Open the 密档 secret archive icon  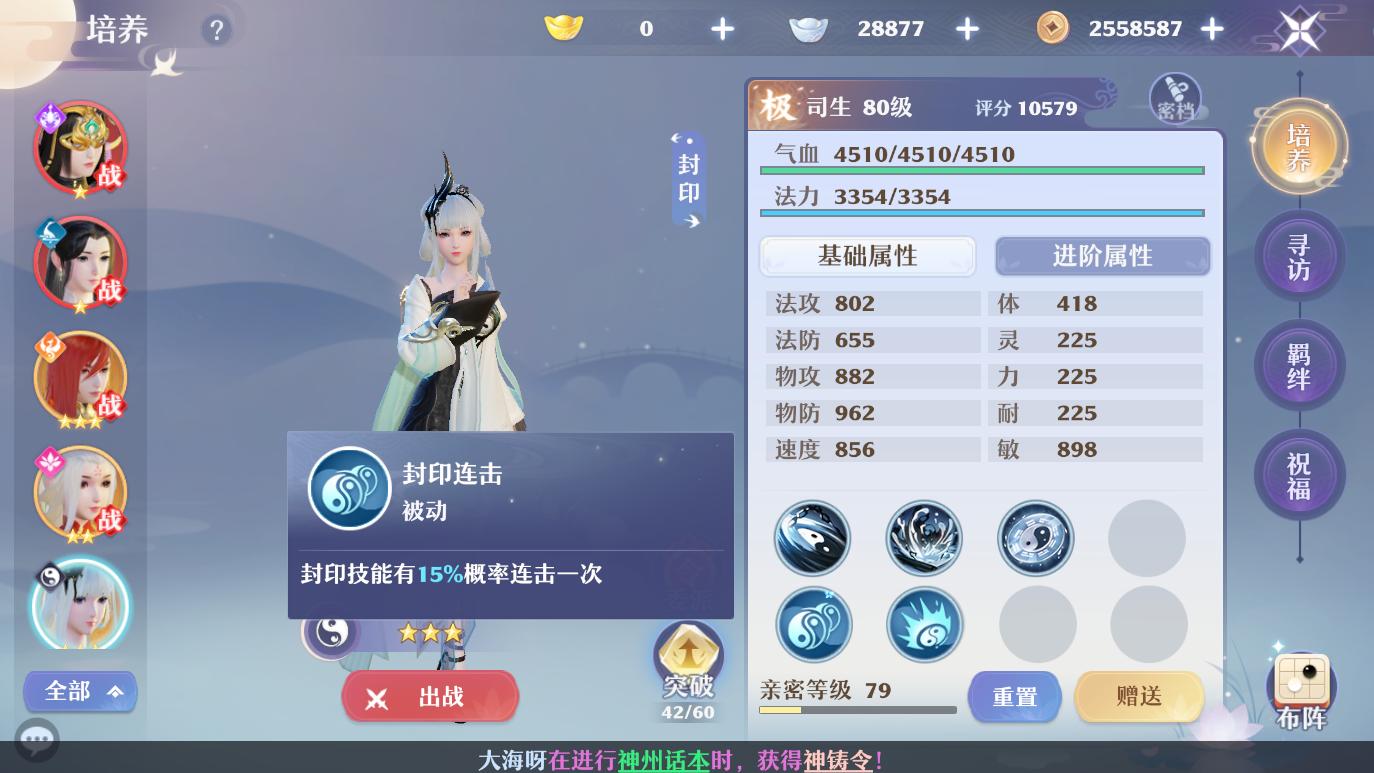tap(1176, 97)
